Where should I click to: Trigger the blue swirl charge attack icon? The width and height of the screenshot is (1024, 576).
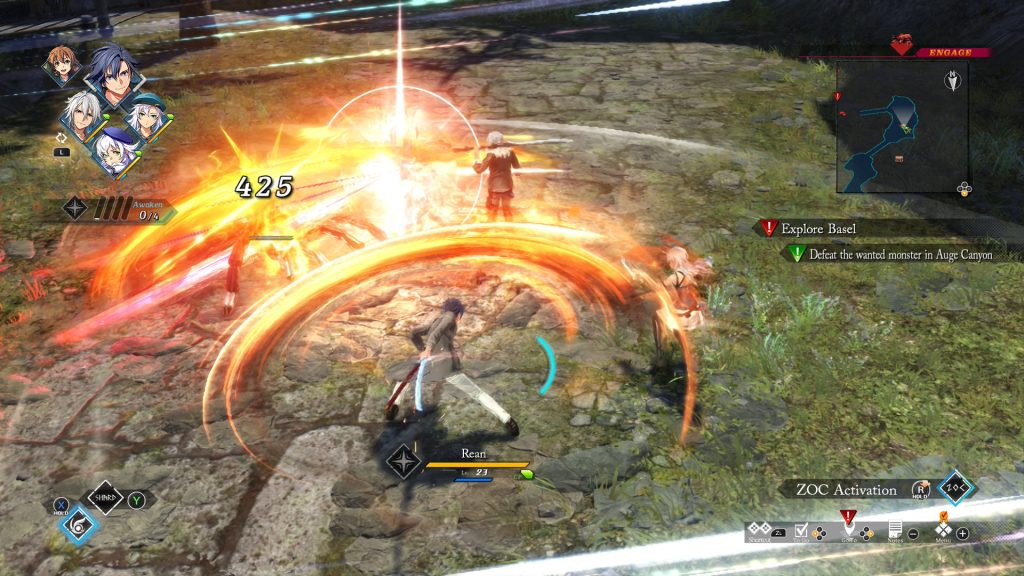pyautogui.click(x=79, y=525)
